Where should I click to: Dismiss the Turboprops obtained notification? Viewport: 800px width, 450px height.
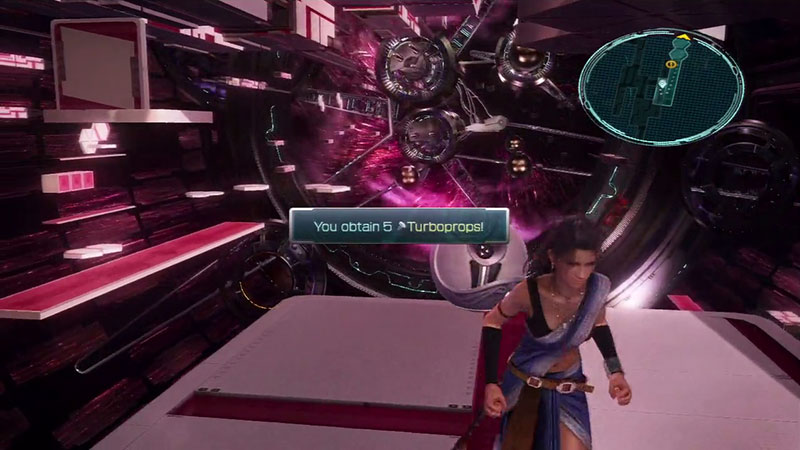tap(399, 226)
